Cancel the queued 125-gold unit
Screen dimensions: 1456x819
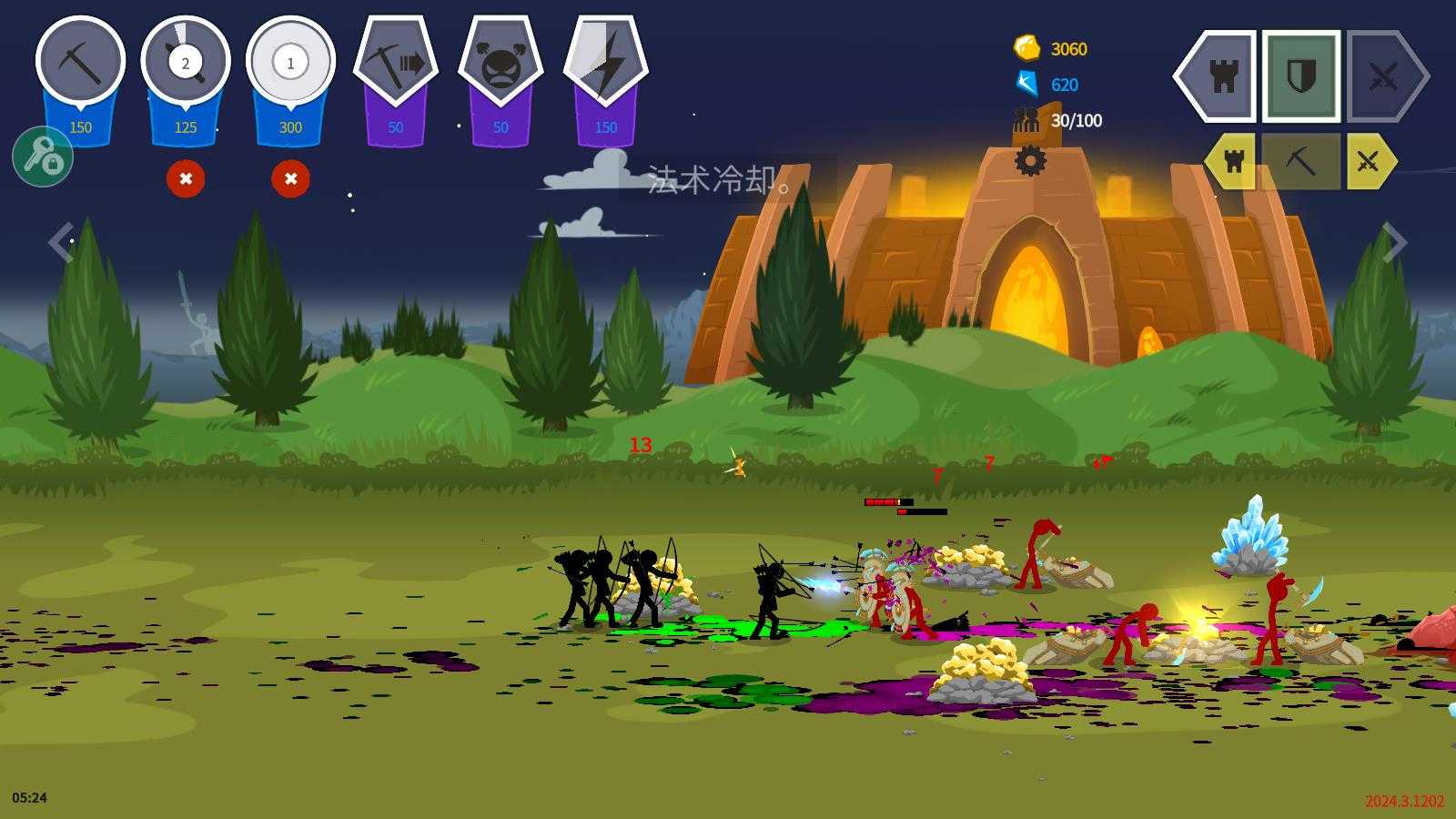(x=186, y=178)
